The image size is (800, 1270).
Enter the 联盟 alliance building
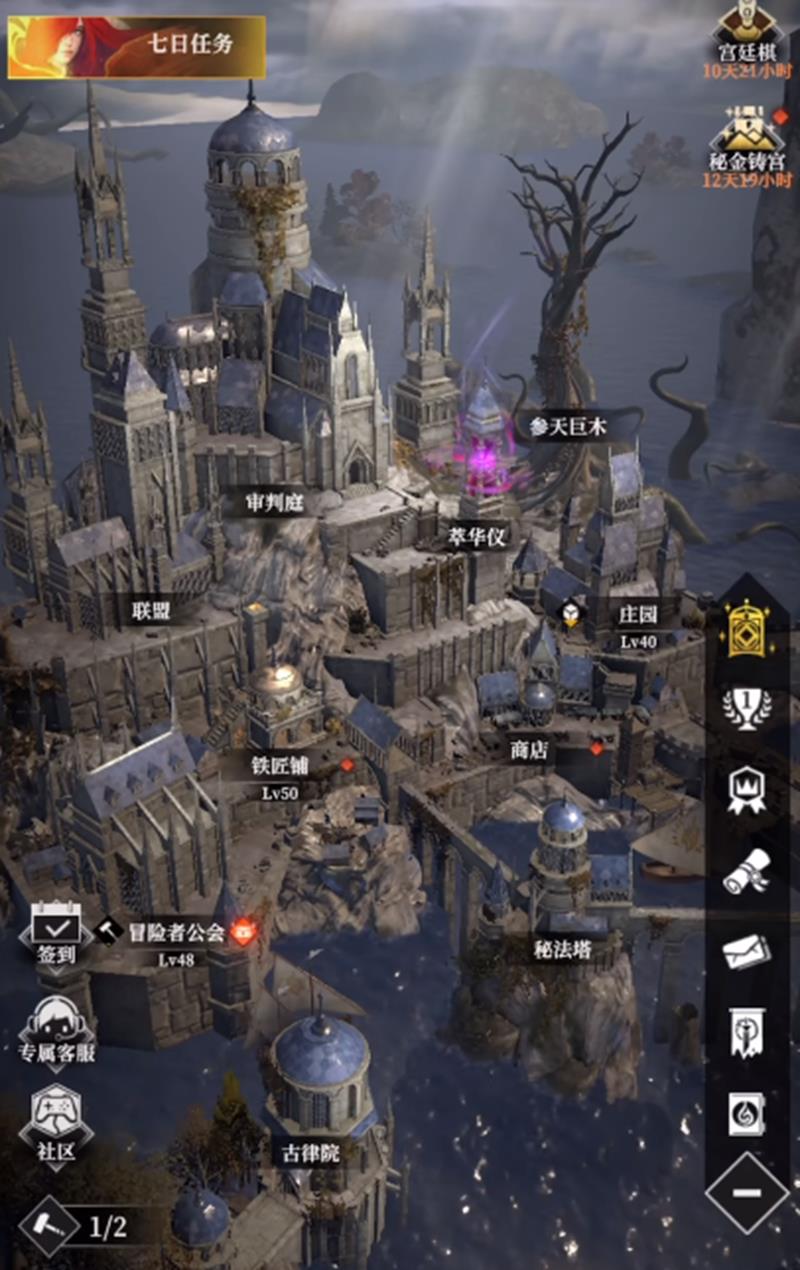click(x=152, y=609)
